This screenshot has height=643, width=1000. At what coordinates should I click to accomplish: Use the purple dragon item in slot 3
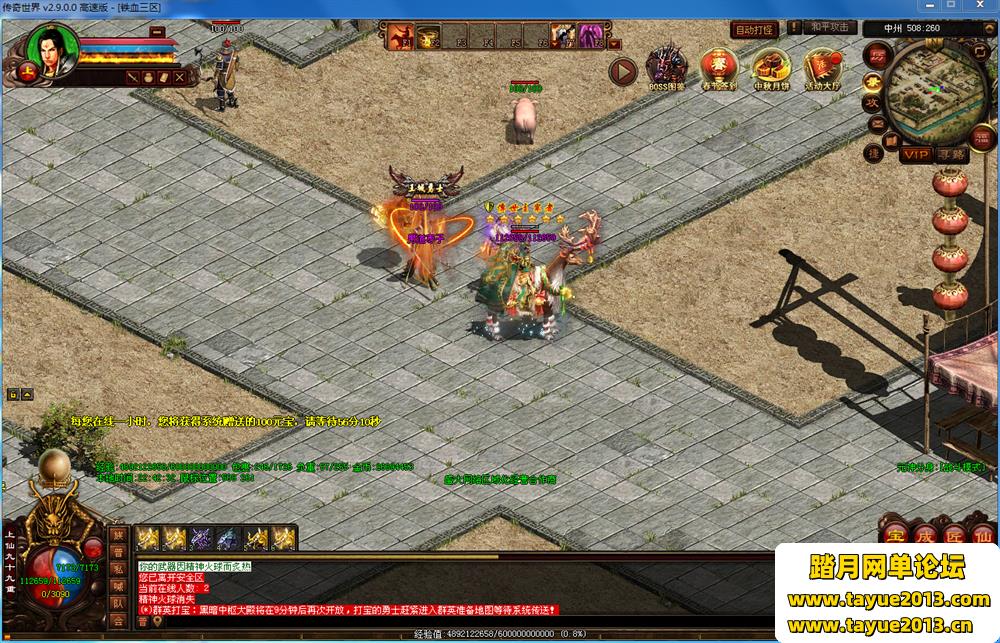click(x=201, y=539)
